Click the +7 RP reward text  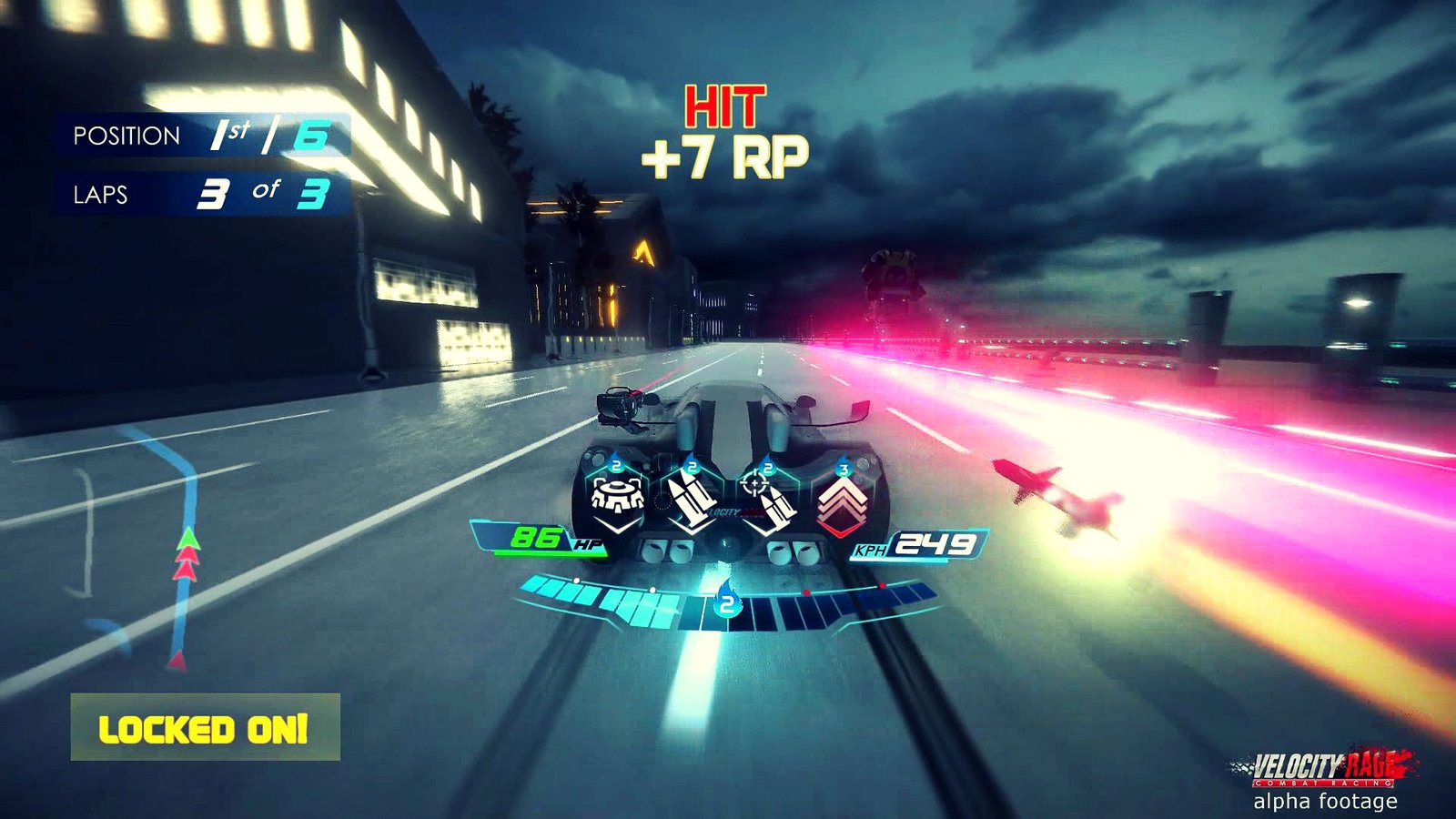click(x=723, y=155)
